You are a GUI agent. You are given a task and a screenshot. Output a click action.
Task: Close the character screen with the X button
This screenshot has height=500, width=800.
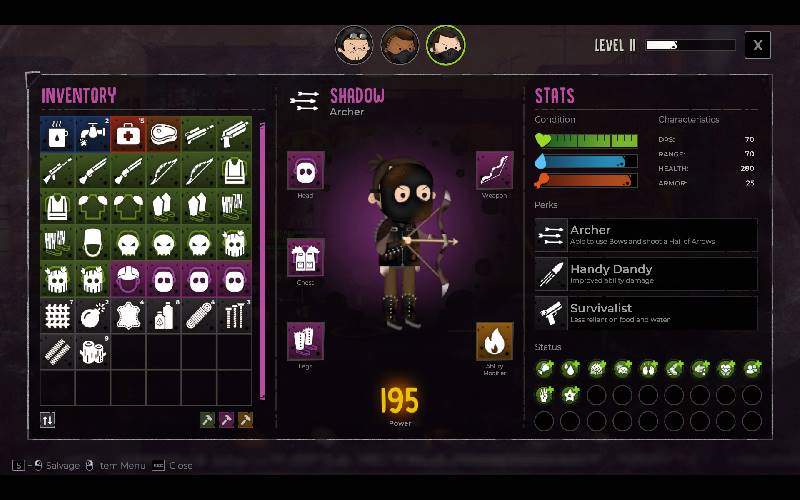(758, 45)
